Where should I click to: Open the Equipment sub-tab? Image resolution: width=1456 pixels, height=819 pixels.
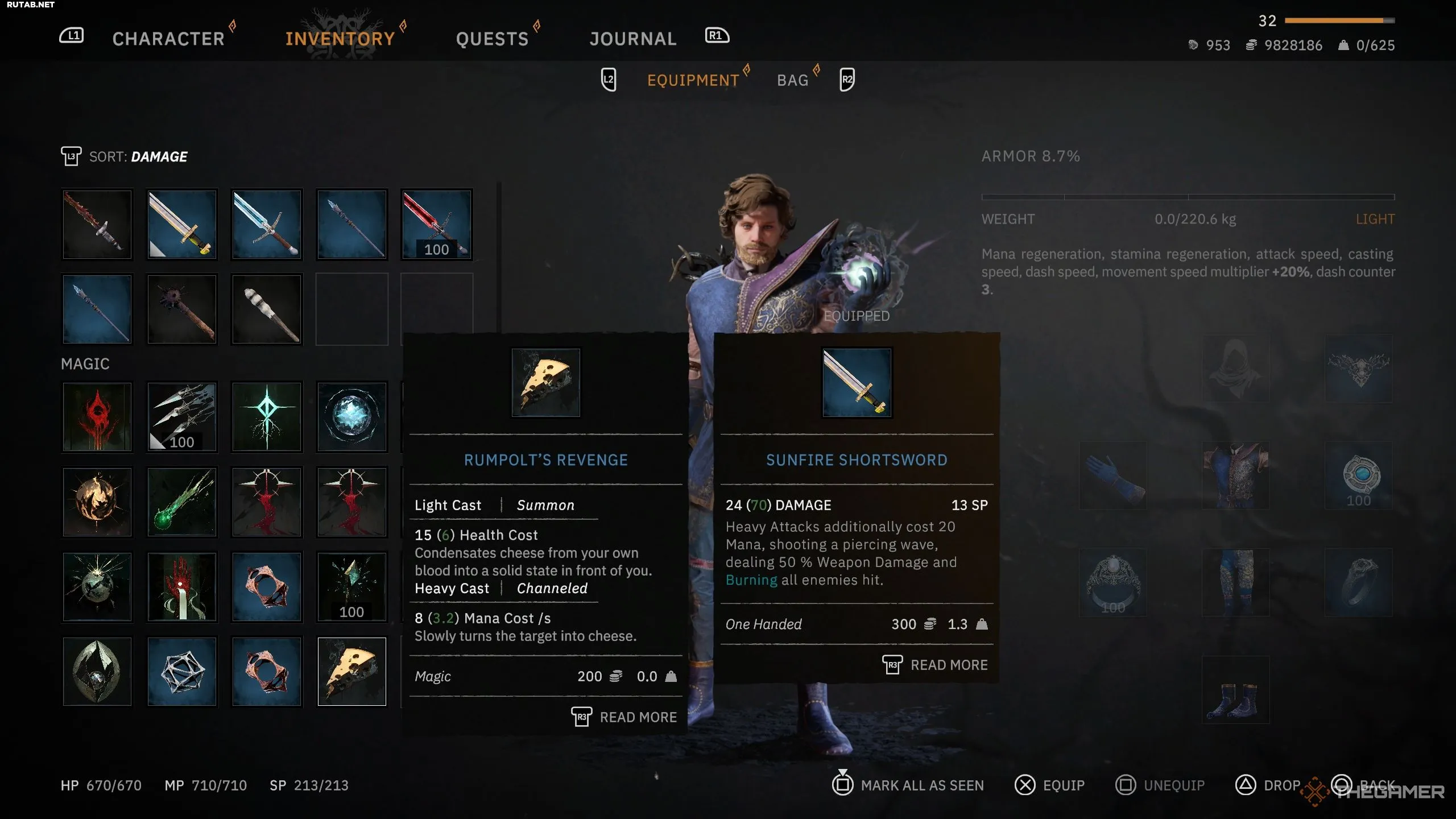pyautogui.click(x=693, y=80)
